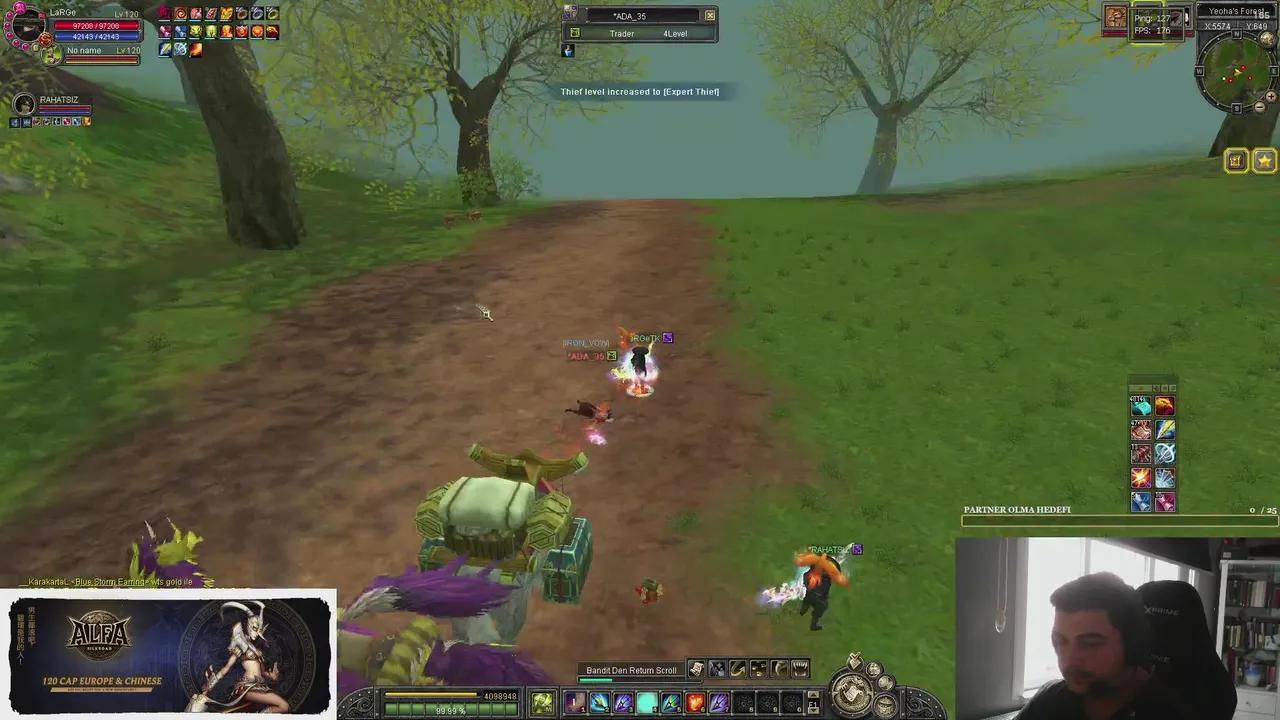Screen dimensions: 1280x720
Task: Select the Trader label in ADA_35's target window
Action: pyautogui.click(x=622, y=33)
